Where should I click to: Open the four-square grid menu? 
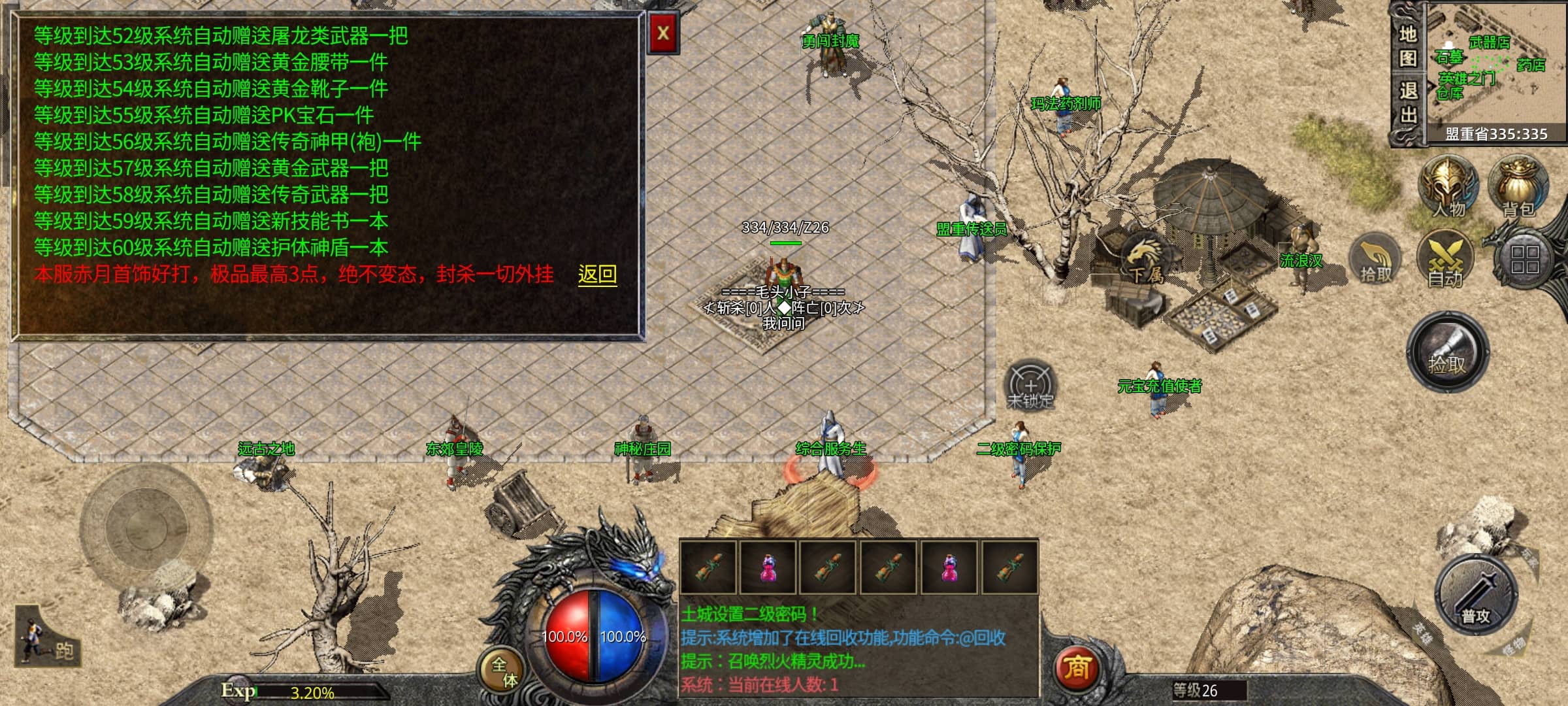click(x=1524, y=260)
